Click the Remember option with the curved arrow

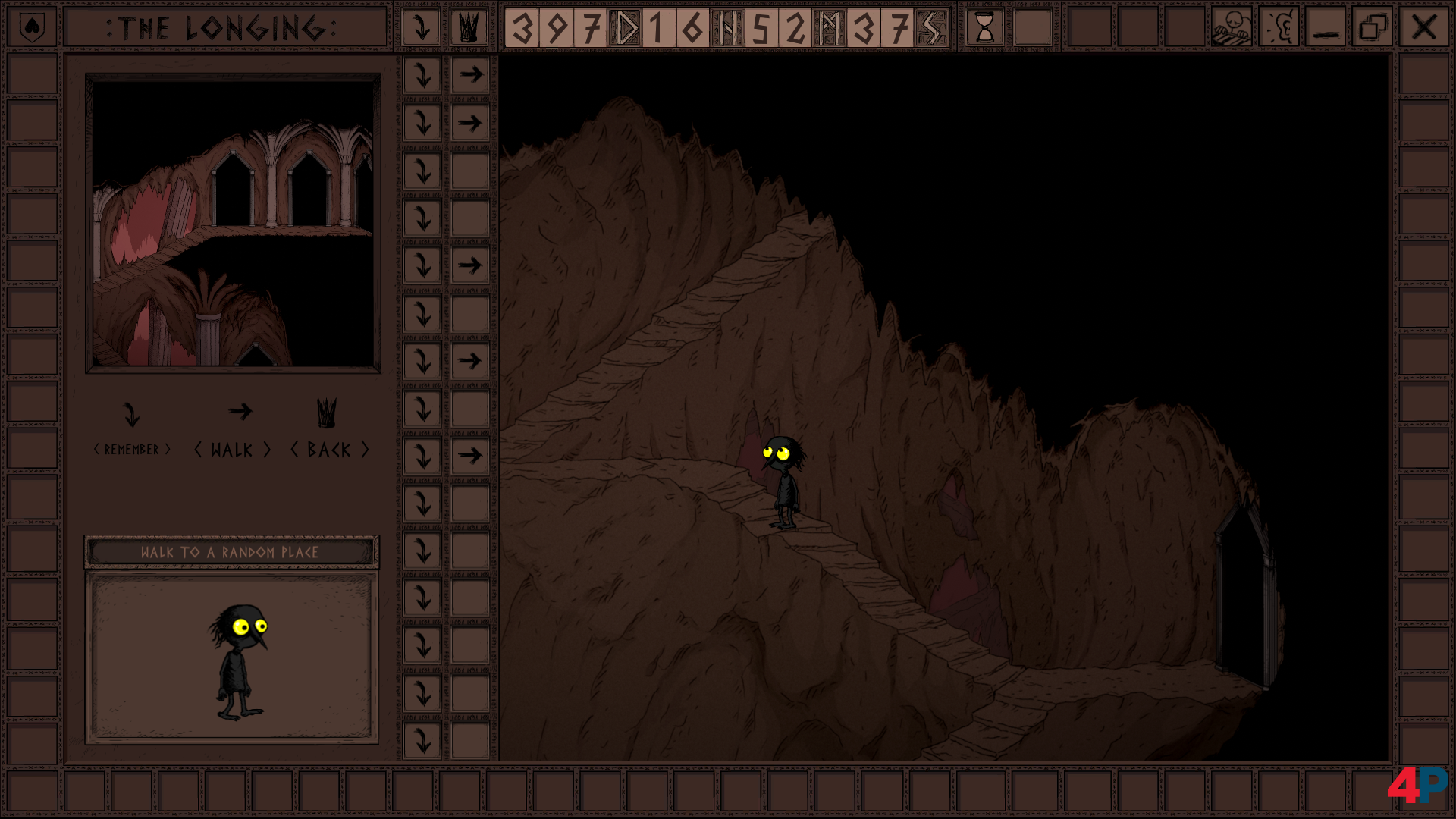pos(132,429)
